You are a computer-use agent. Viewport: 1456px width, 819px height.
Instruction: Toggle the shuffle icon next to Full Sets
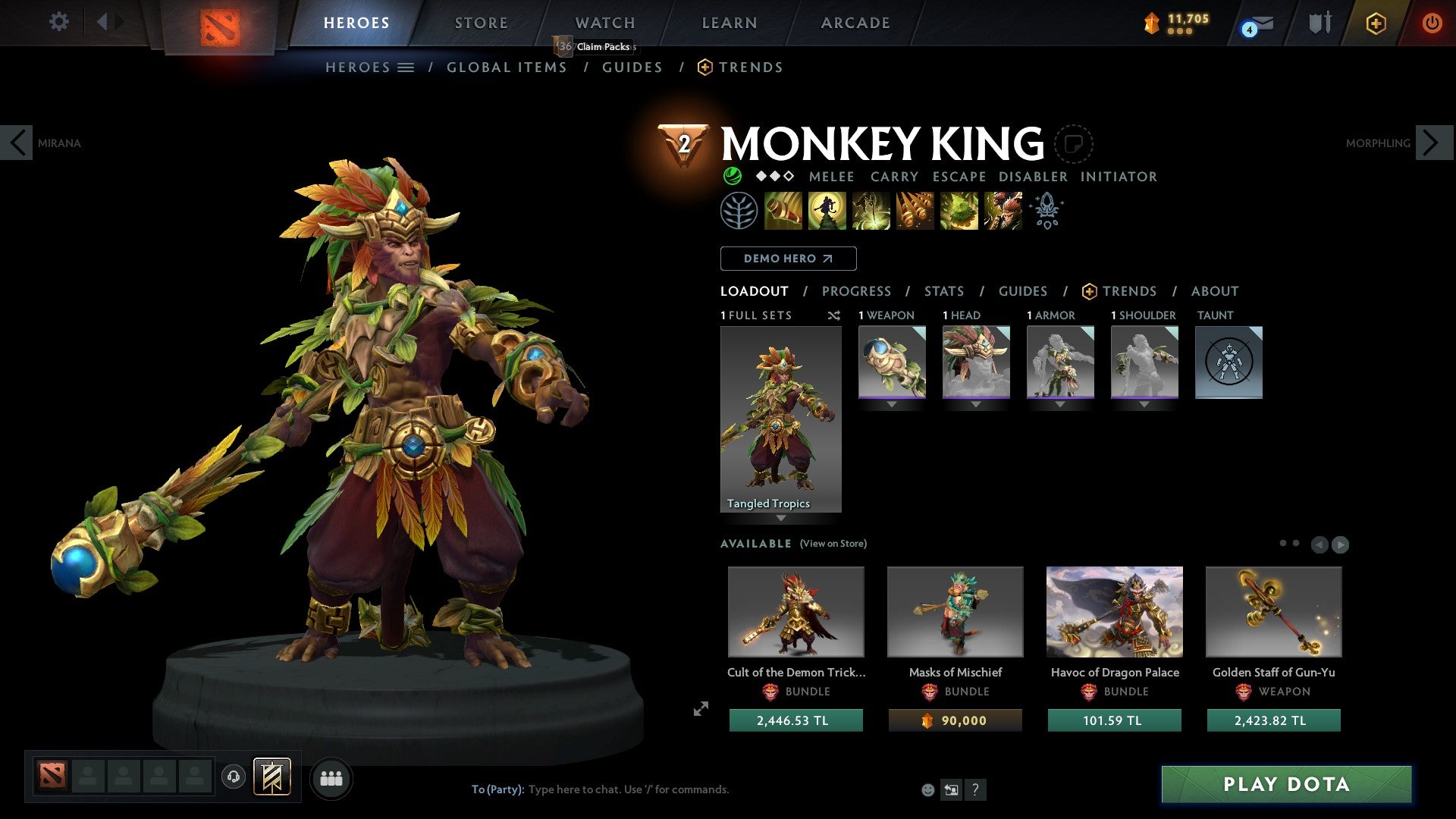[834, 315]
